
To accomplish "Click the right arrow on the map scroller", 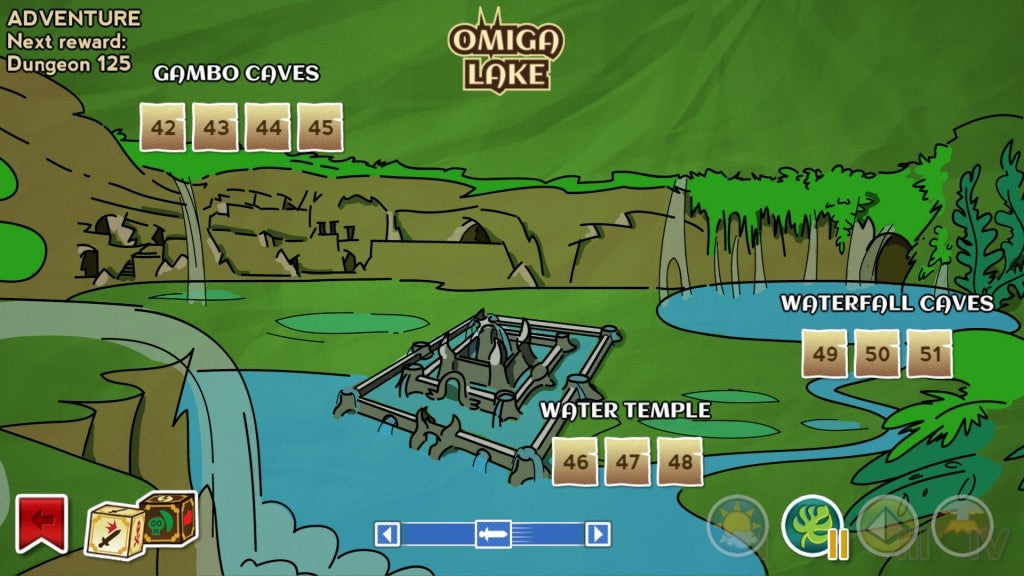I will (x=597, y=534).
